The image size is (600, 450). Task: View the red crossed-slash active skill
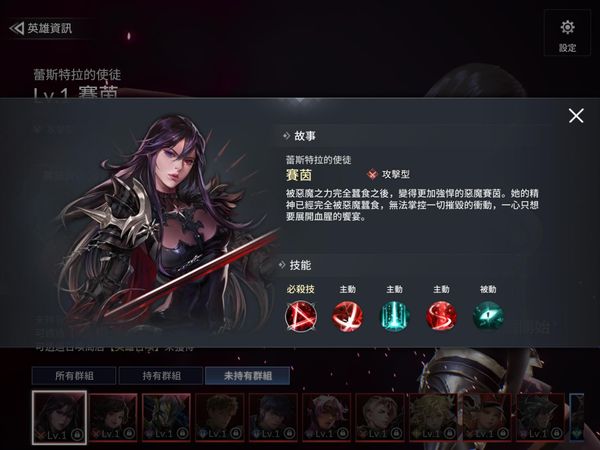346,316
